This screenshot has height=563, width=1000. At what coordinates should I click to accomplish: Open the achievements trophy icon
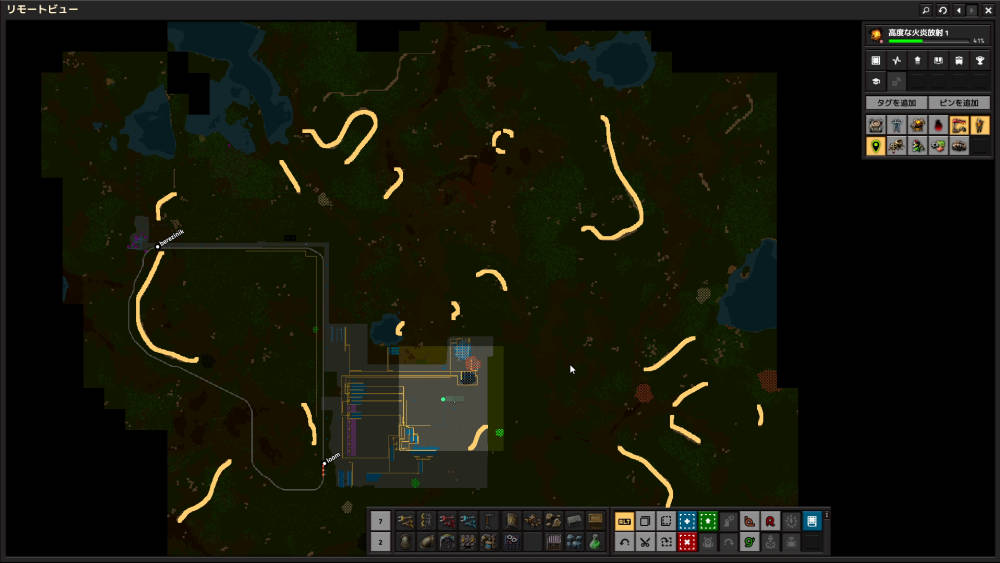[980, 61]
